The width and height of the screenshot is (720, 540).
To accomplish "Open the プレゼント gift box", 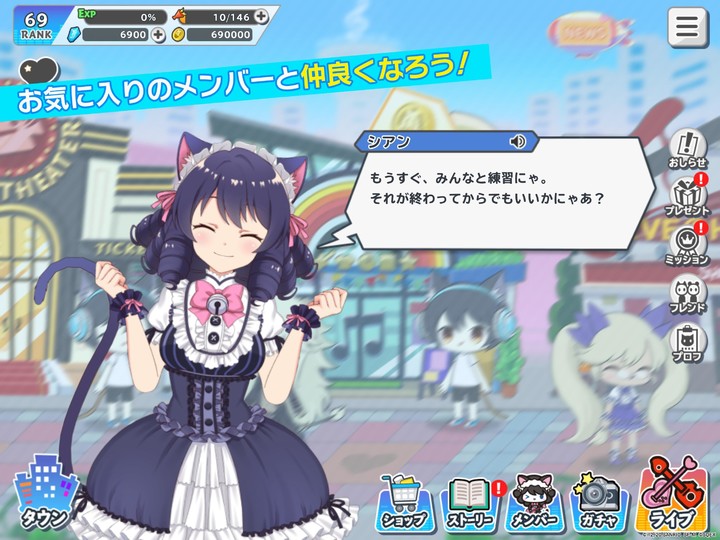I will coord(687,196).
